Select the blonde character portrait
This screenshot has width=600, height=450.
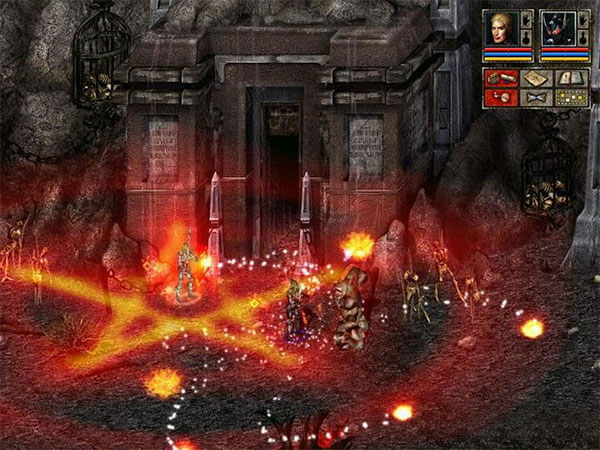tap(502, 27)
